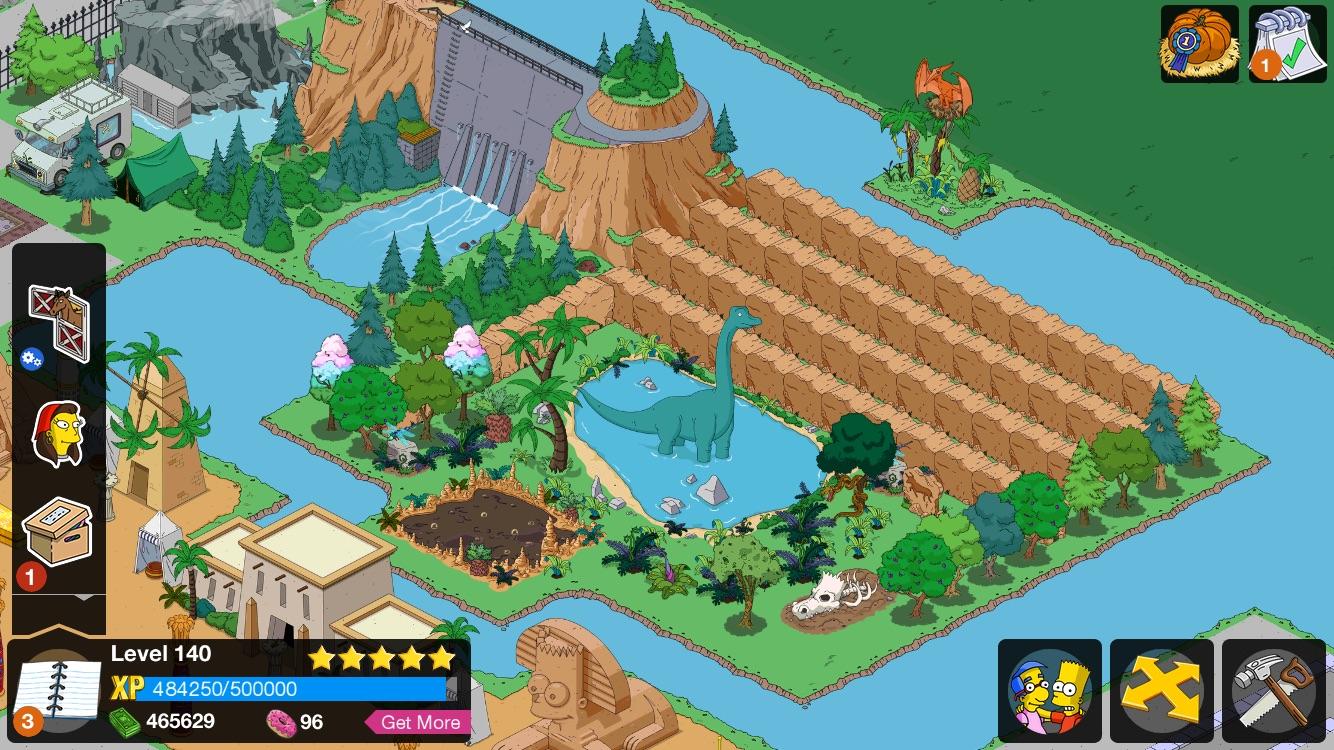Screen dimensions: 1334x750
Task: Tap the barn doors horse icon in sidebar
Action: (x=60, y=320)
